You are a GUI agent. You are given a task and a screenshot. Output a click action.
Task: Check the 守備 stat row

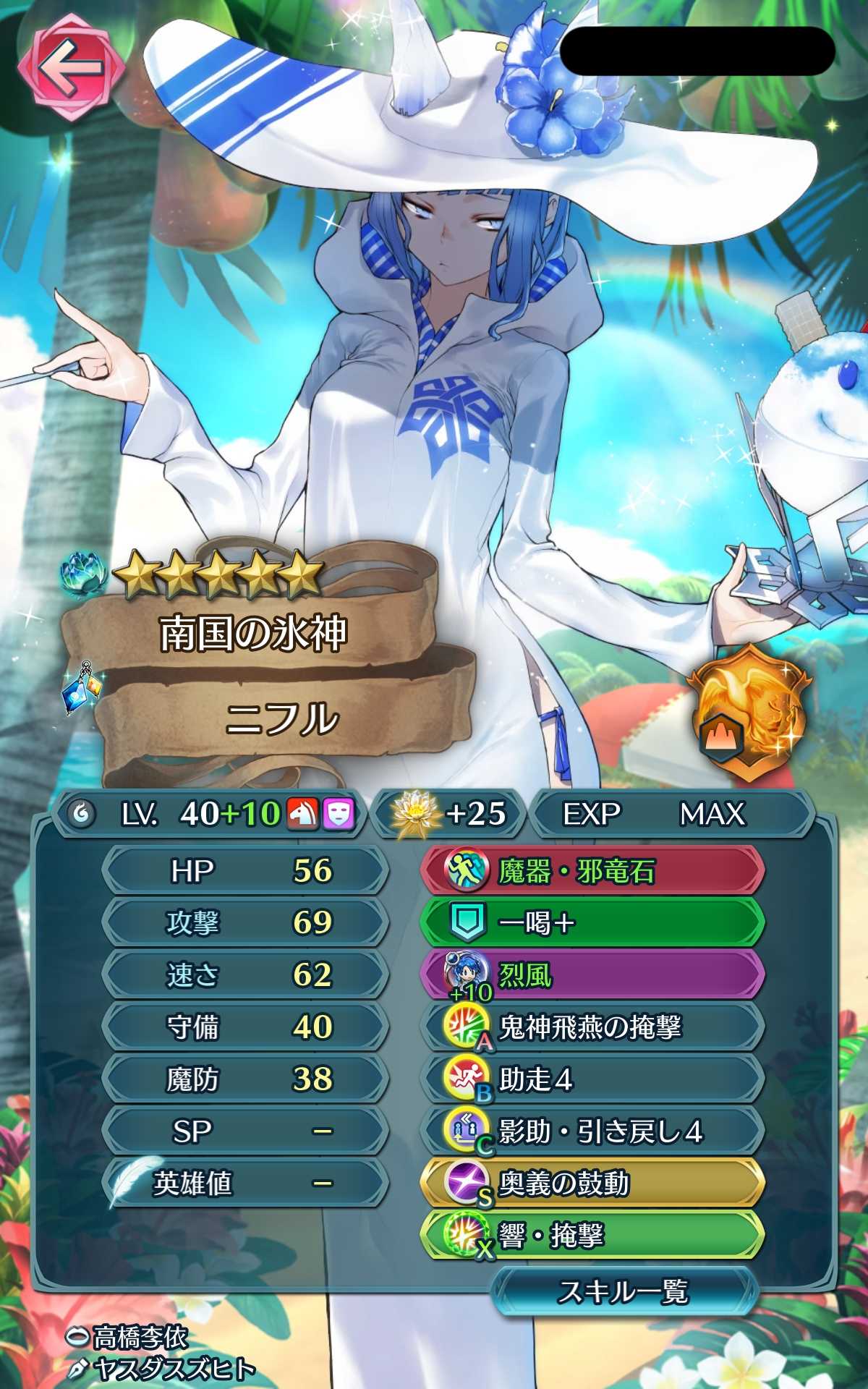tap(244, 1027)
